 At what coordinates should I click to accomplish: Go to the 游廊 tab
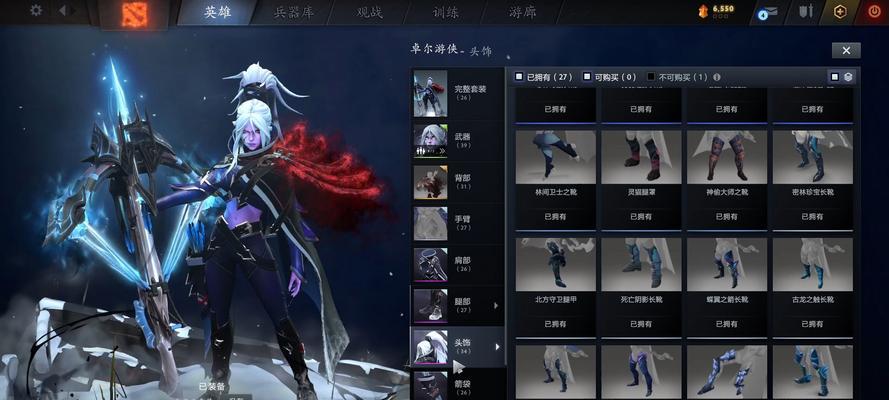point(522,12)
